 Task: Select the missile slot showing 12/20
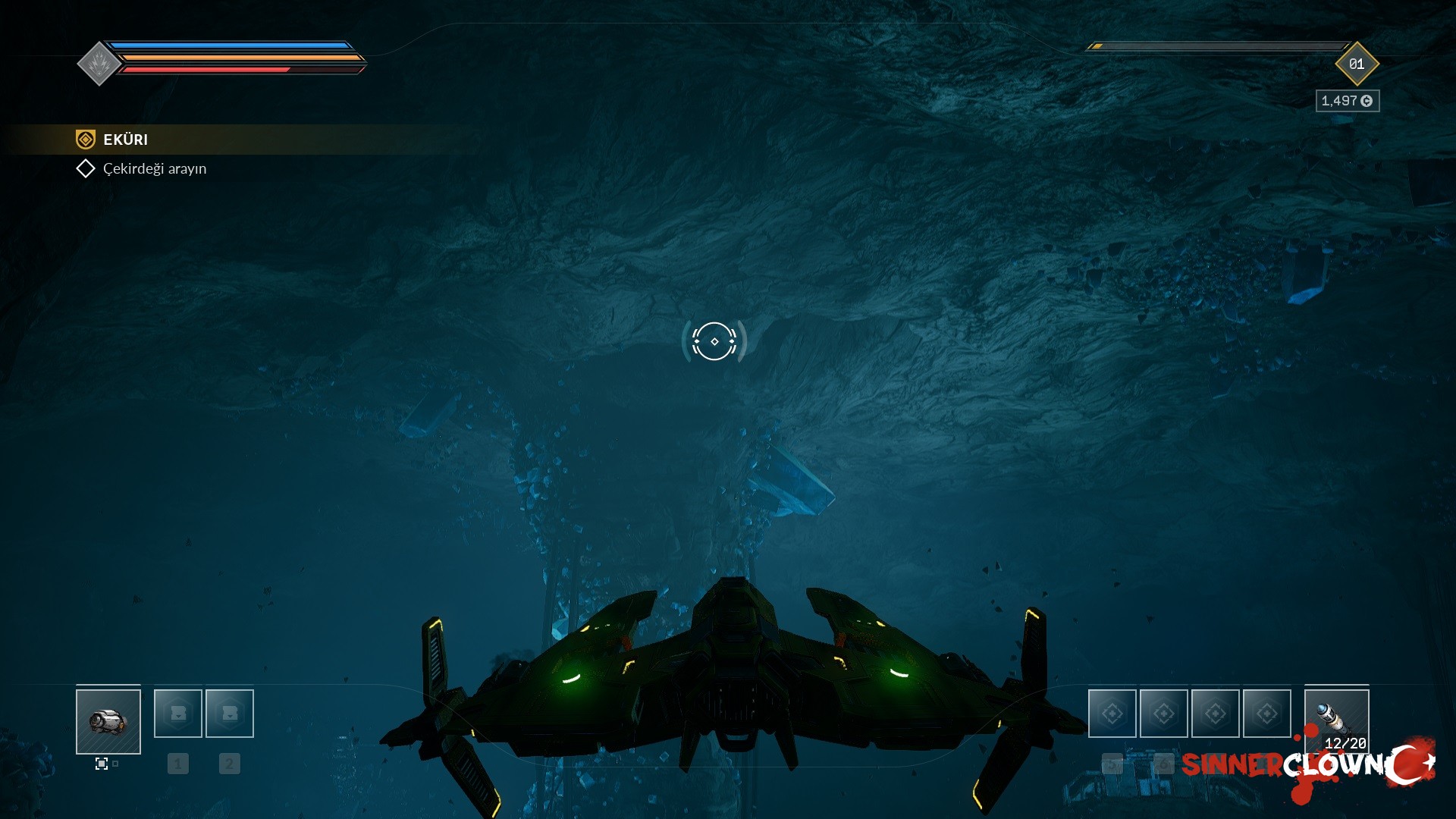1336,721
